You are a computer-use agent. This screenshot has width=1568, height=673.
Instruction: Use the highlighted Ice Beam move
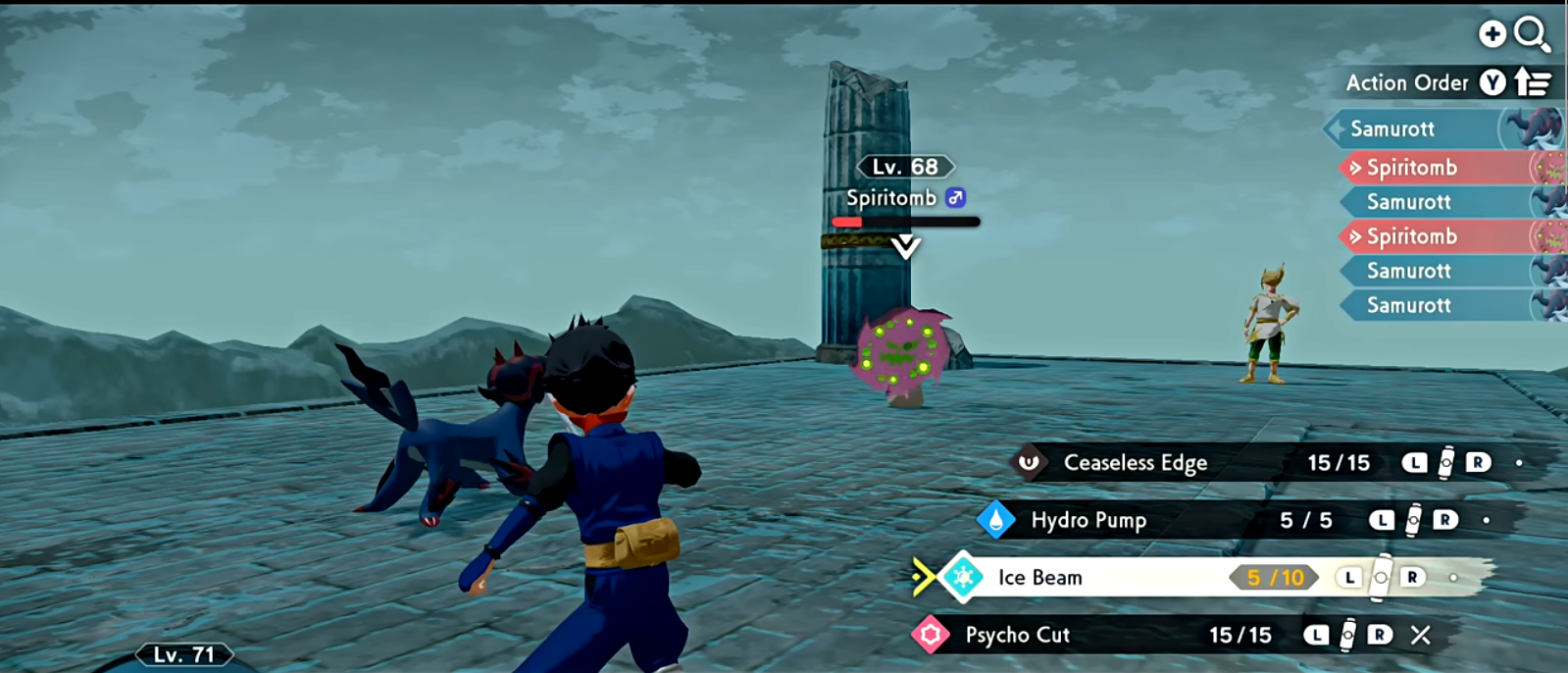tap(1040, 578)
